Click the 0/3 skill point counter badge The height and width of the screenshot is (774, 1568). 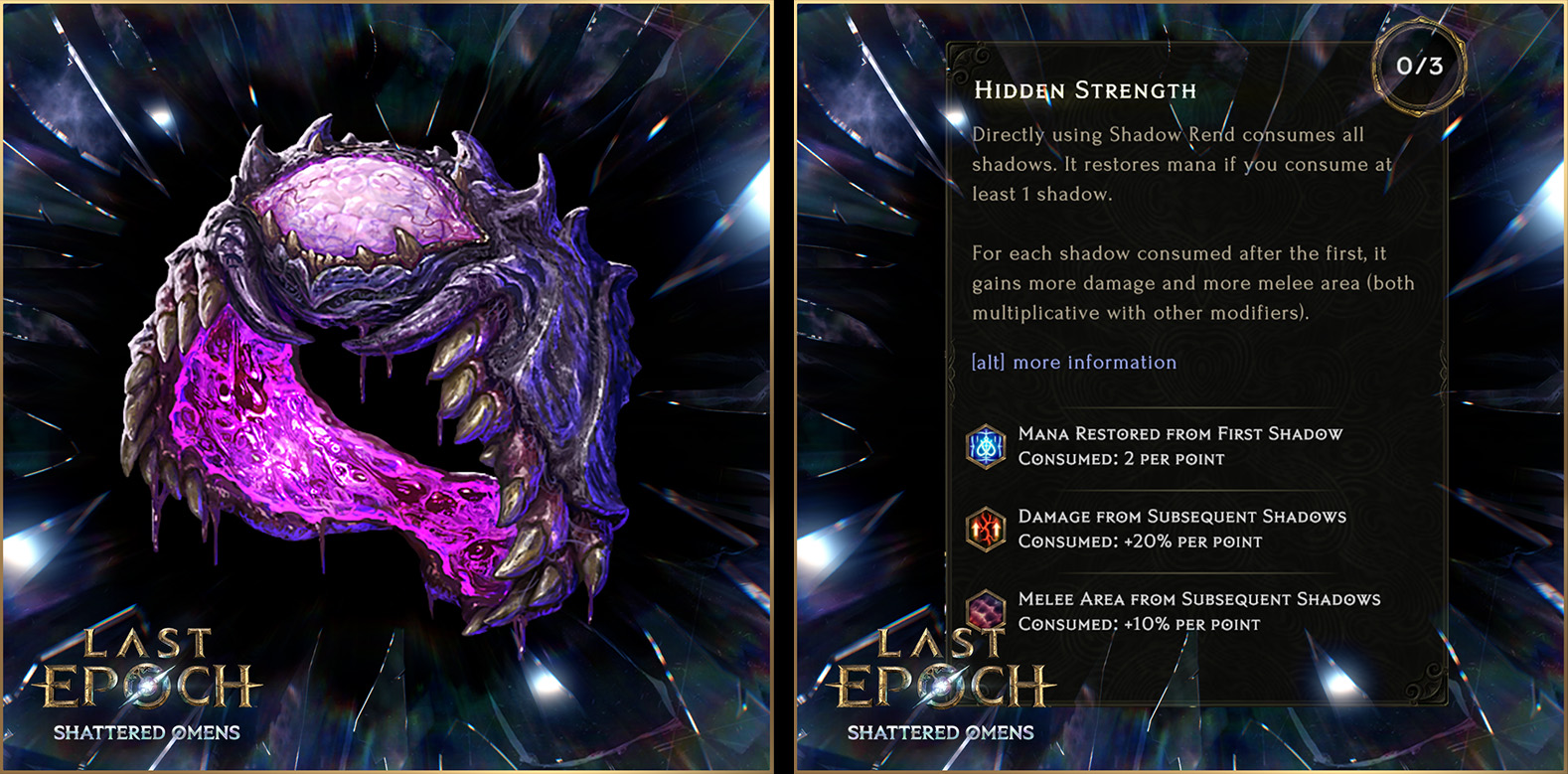tap(1418, 67)
